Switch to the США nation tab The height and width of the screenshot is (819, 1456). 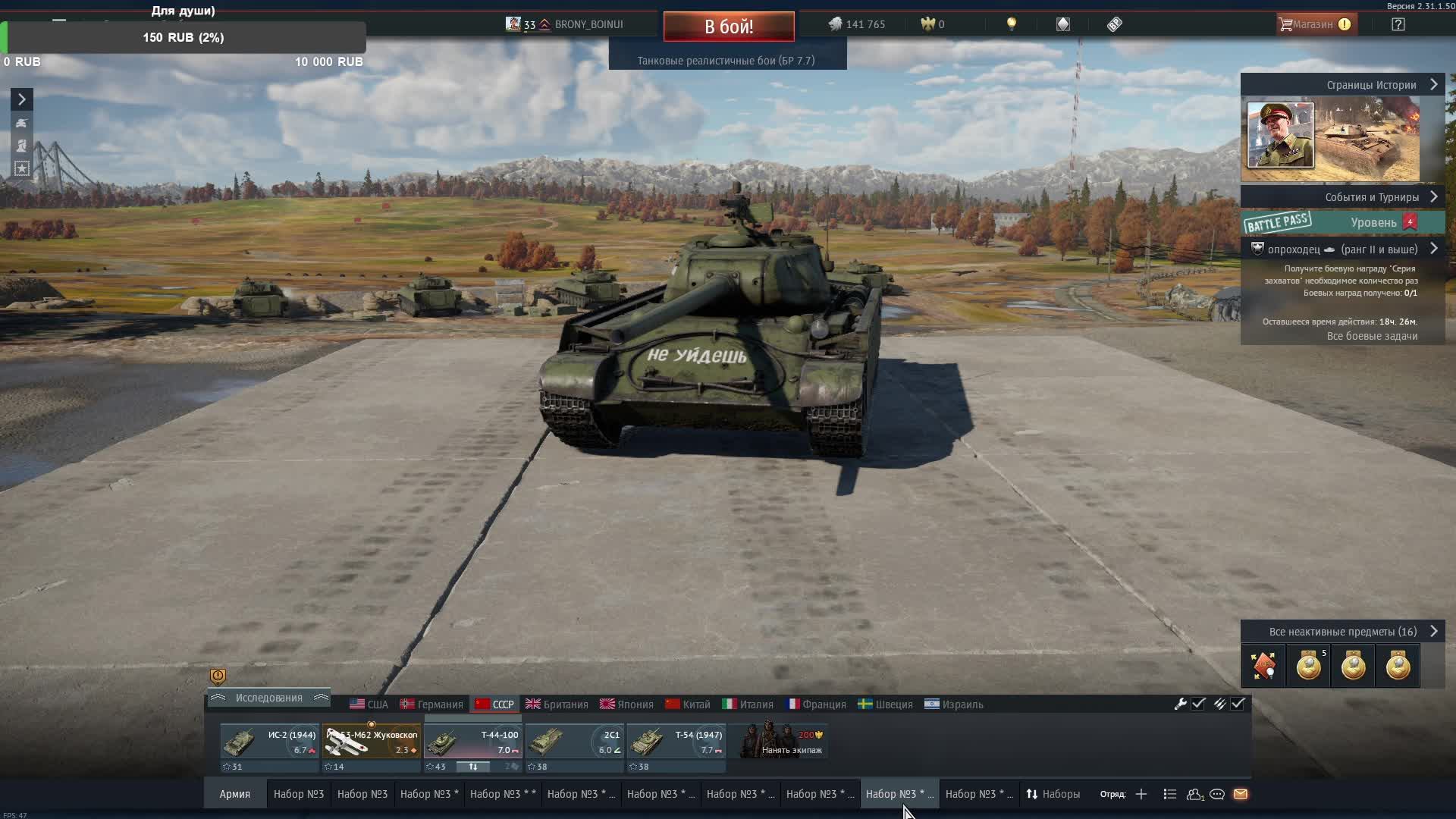tap(369, 704)
